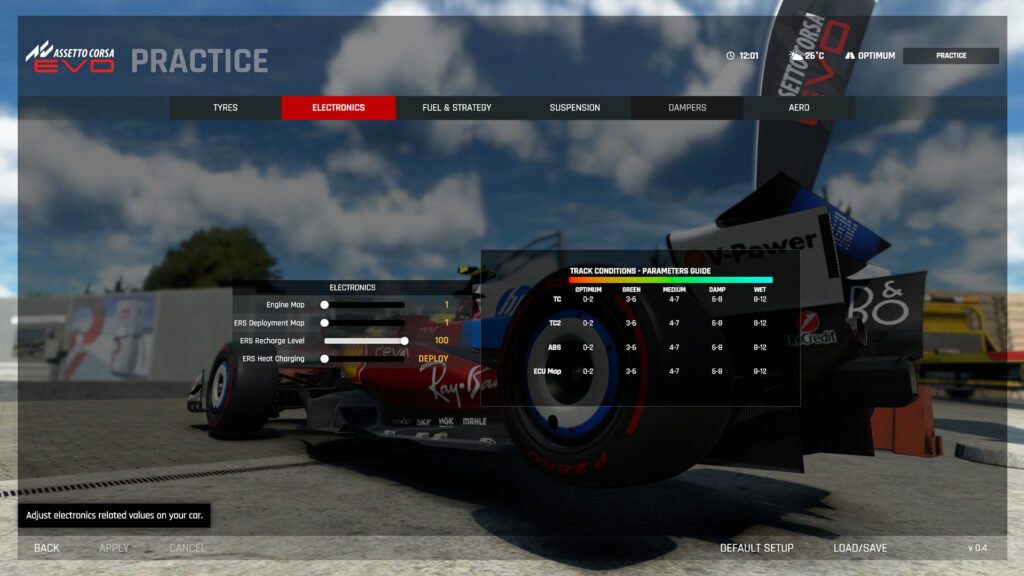The width and height of the screenshot is (1024, 576).
Task: Go back with the Back button
Action: point(47,548)
